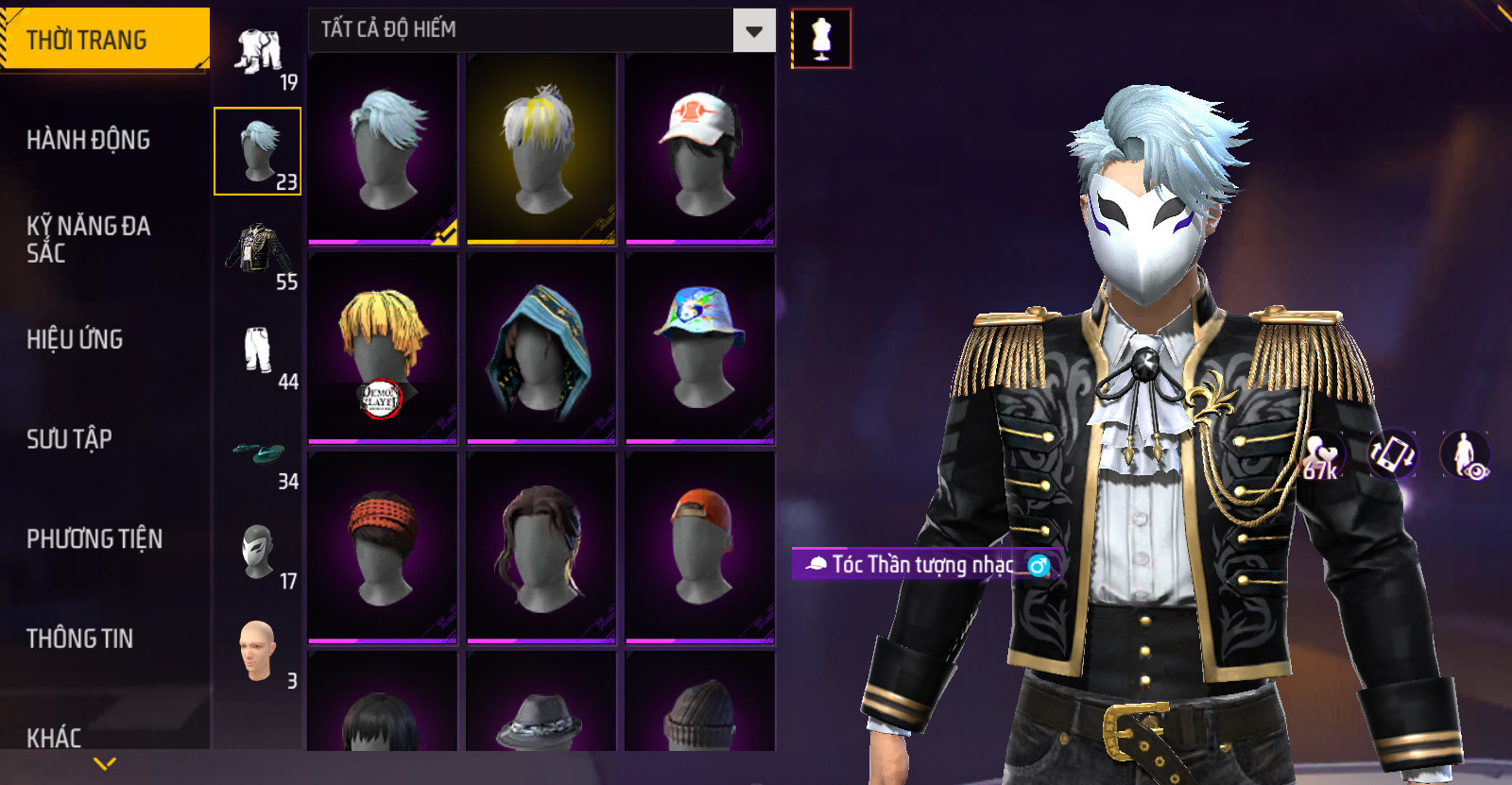The image size is (1512, 785).
Task: Select the Hiệu Ứng category
Action: pyautogui.click(x=76, y=339)
